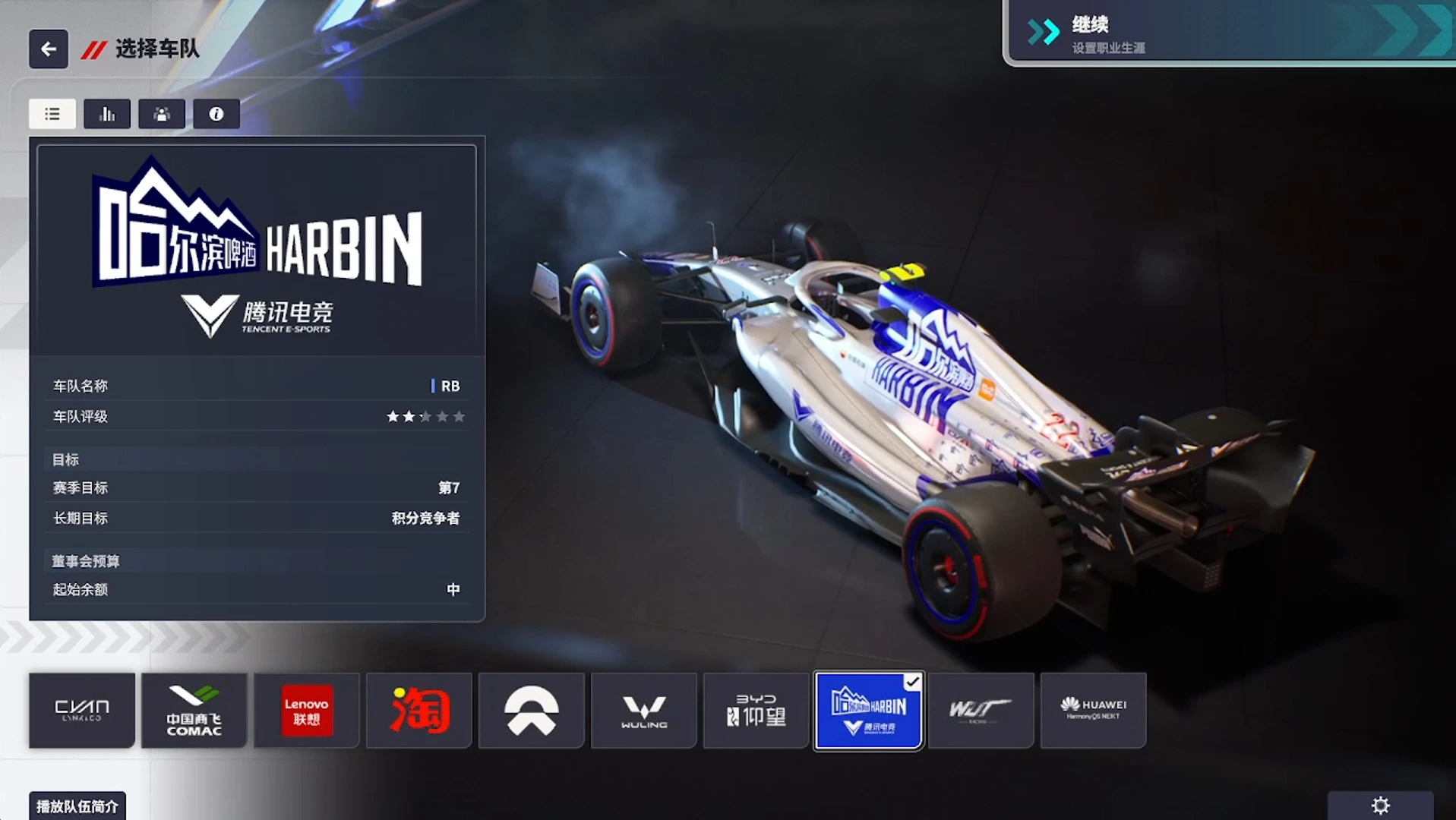This screenshot has width=1456, height=820.
Task: Select the highlighted Harbin team tile
Action: pos(869,711)
